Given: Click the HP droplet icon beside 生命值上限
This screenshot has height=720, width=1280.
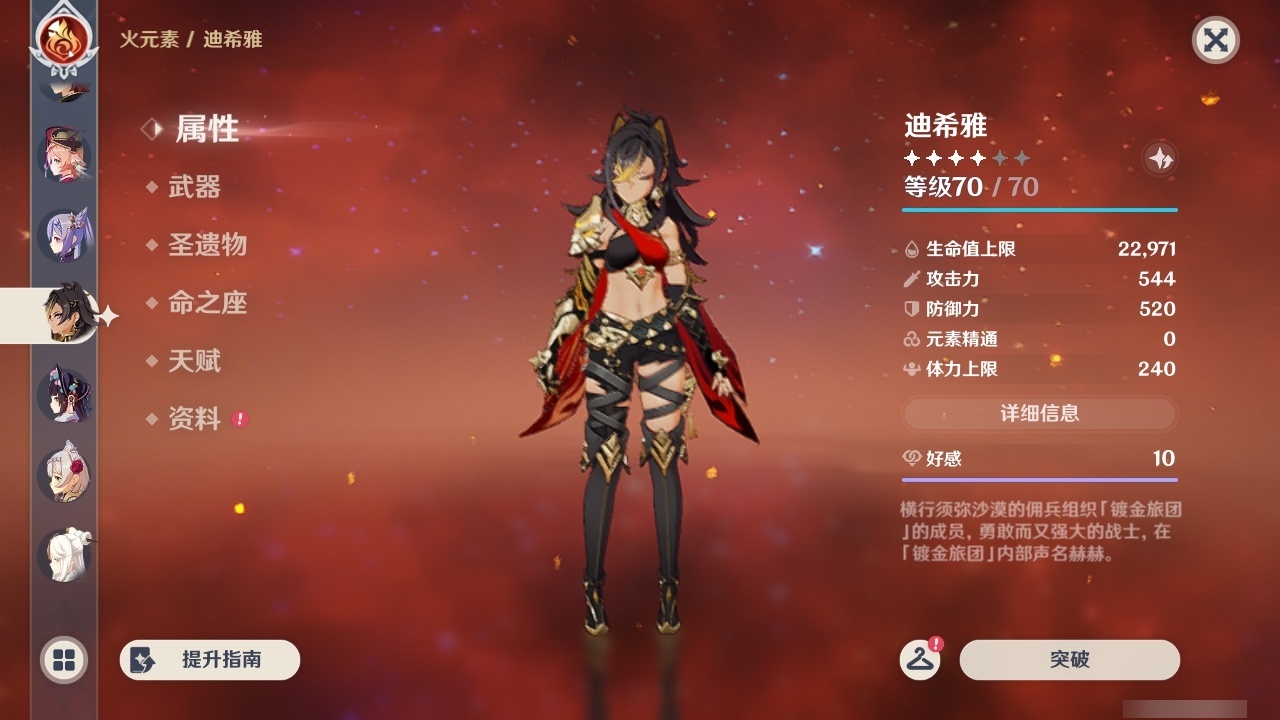Looking at the screenshot, I should [908, 249].
